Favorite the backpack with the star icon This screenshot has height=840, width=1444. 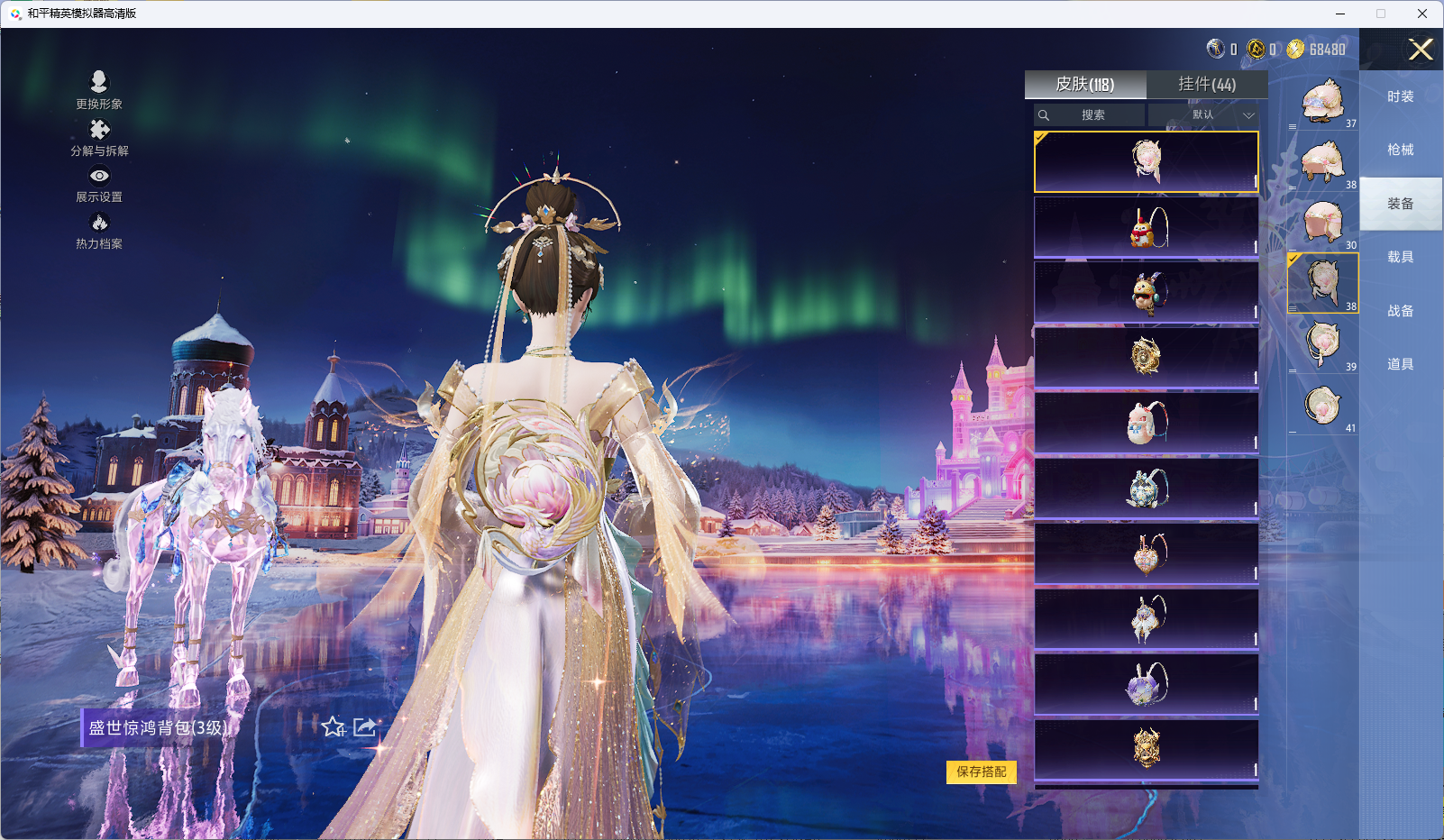tap(334, 726)
